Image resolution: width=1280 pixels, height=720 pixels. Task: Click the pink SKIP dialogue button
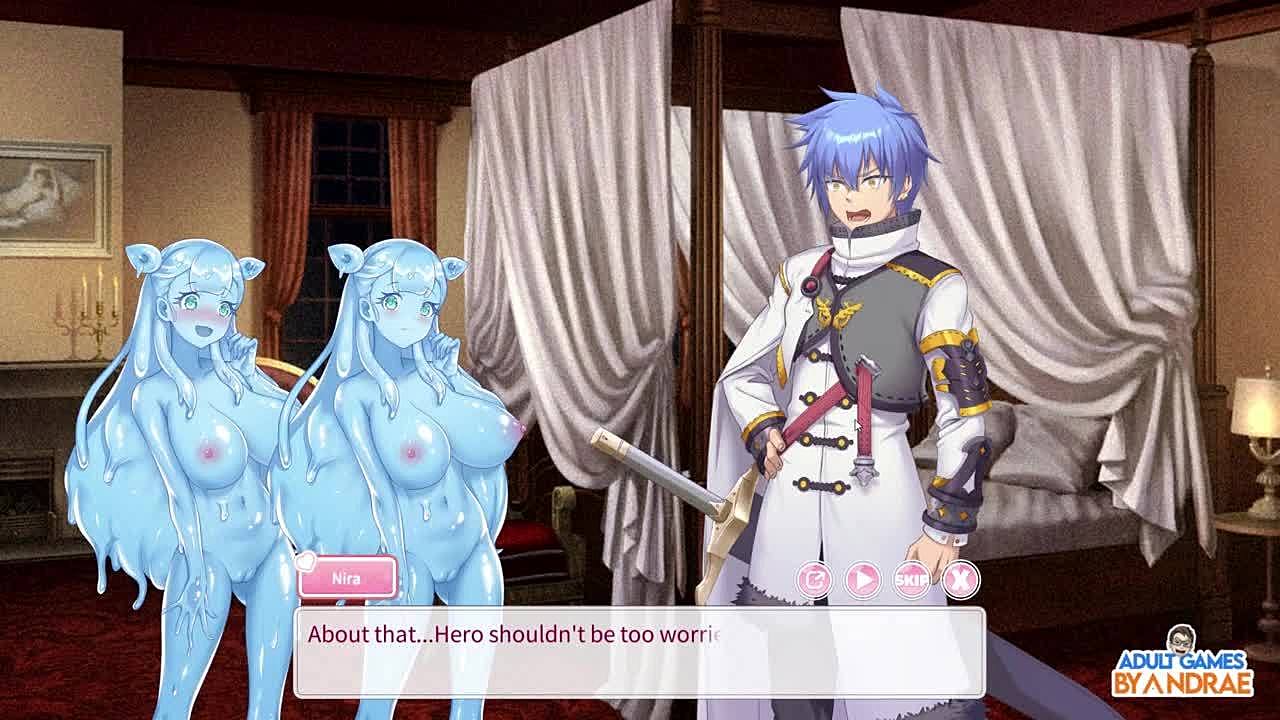point(912,579)
